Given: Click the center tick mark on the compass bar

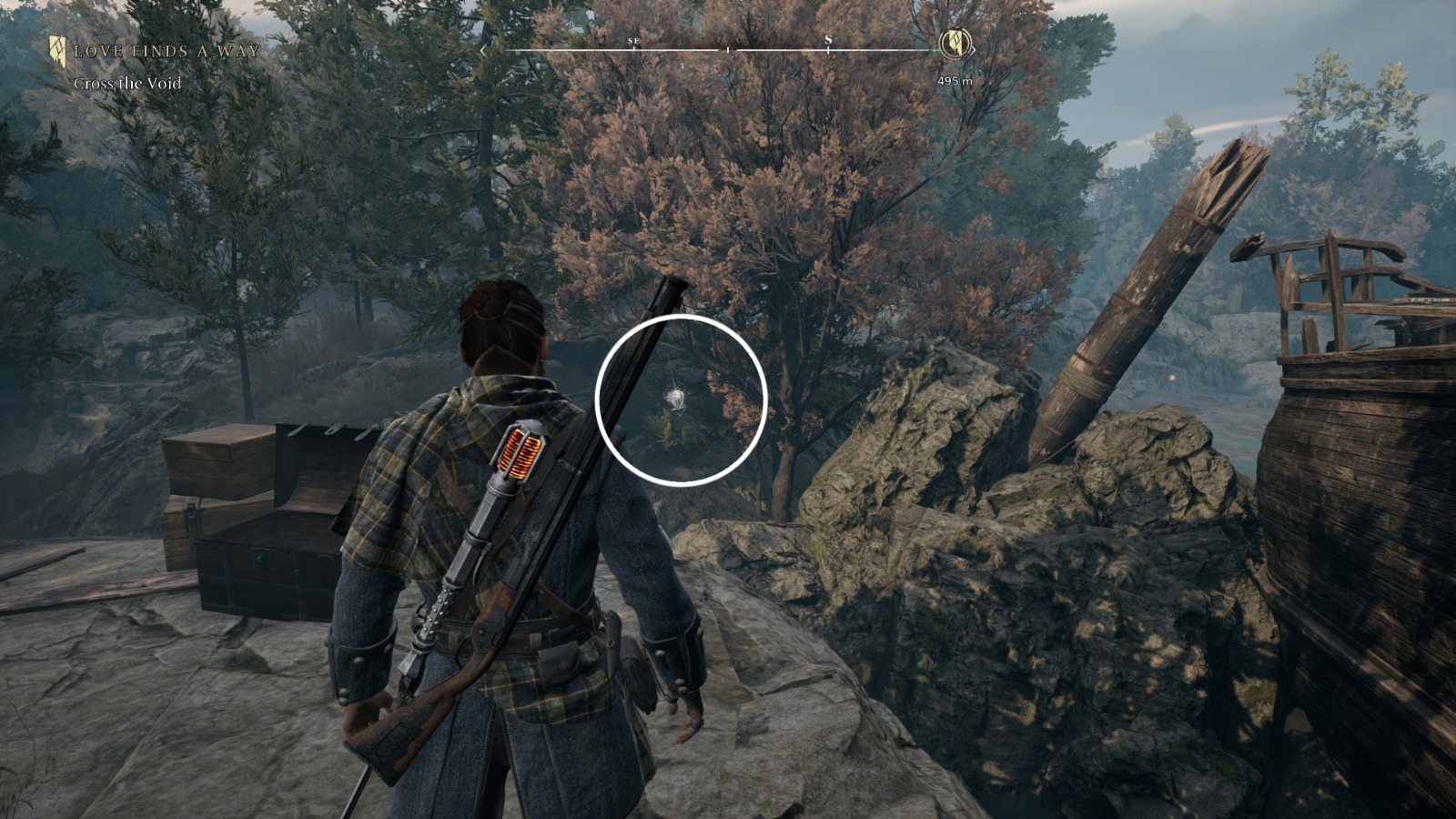Looking at the screenshot, I should pyautogui.click(x=727, y=52).
